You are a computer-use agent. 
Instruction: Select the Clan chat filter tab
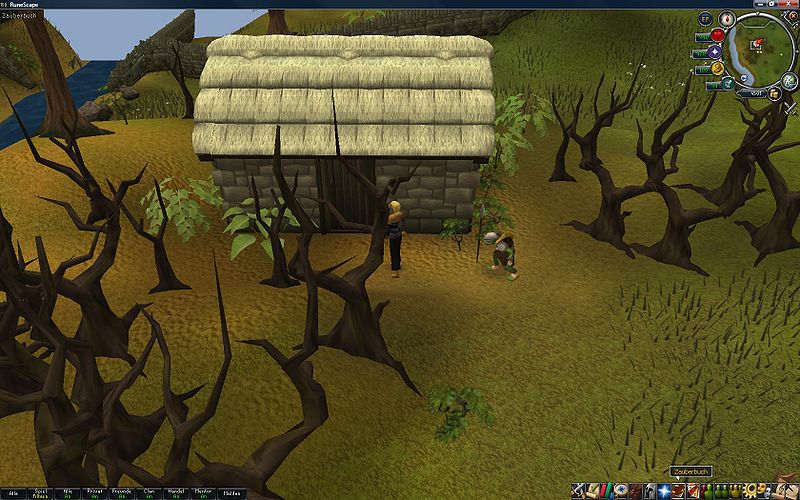[149, 492]
